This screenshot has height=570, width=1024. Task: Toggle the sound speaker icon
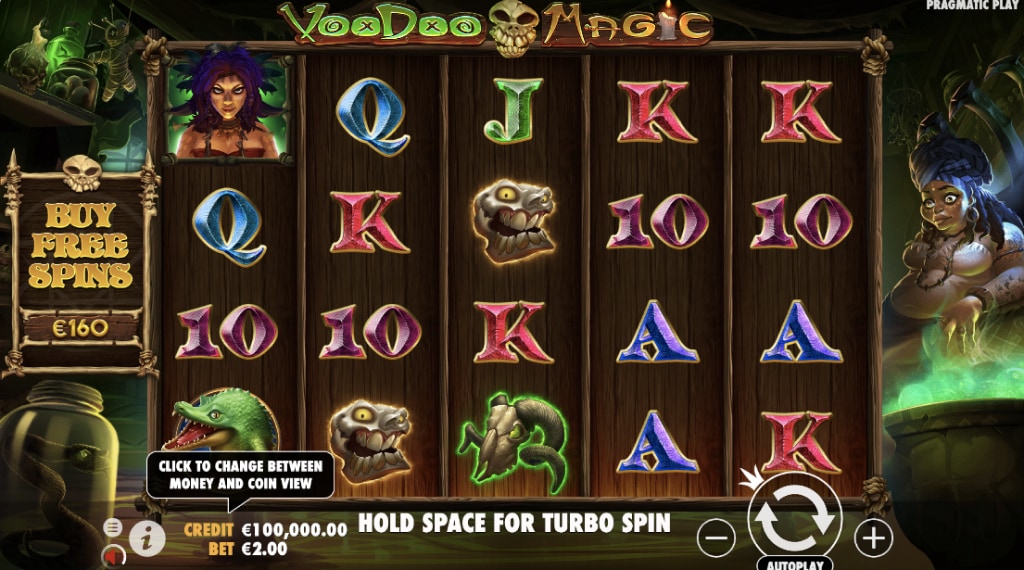click(111, 553)
